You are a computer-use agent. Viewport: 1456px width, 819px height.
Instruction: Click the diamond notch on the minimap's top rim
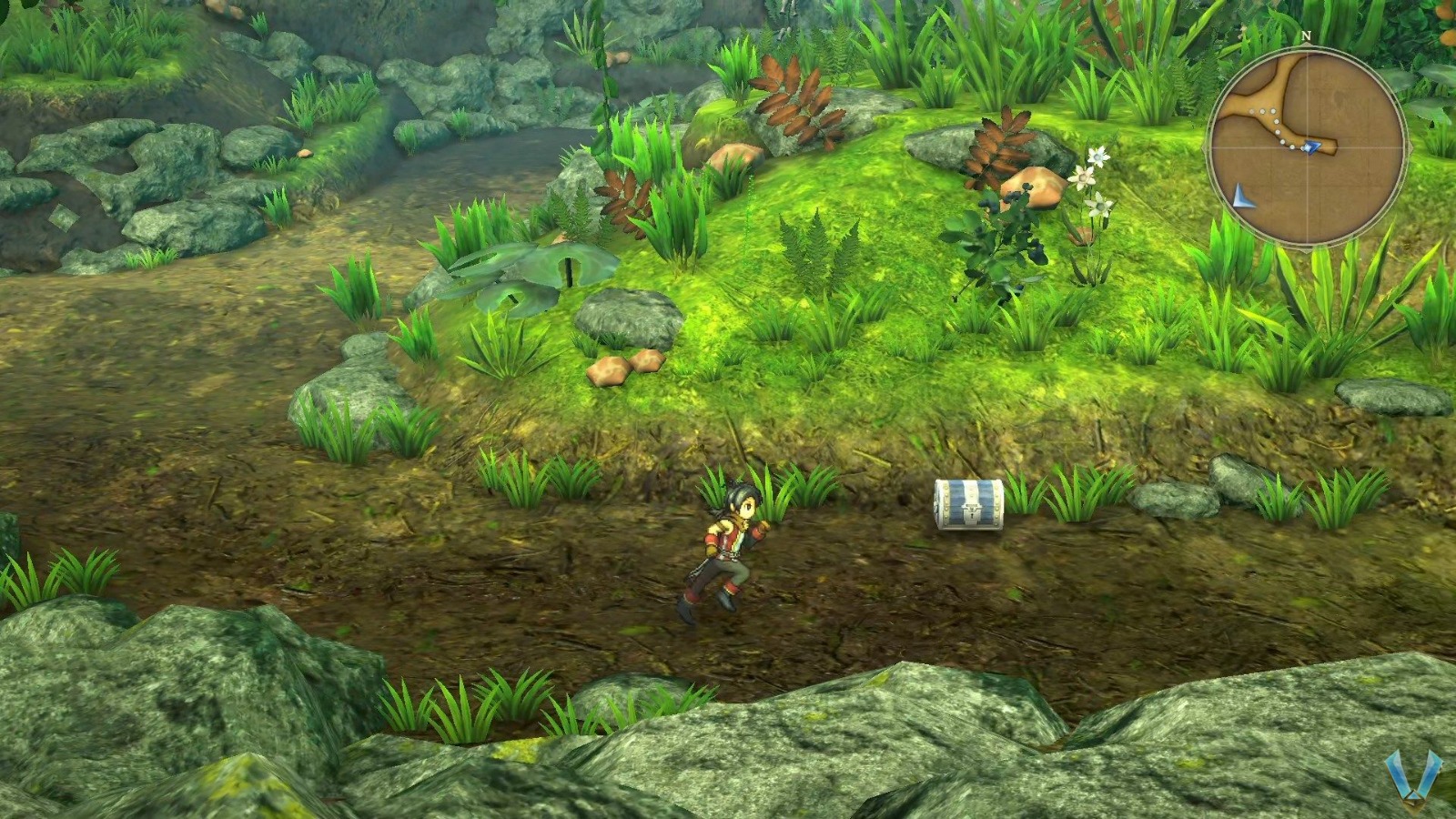coord(1308,45)
